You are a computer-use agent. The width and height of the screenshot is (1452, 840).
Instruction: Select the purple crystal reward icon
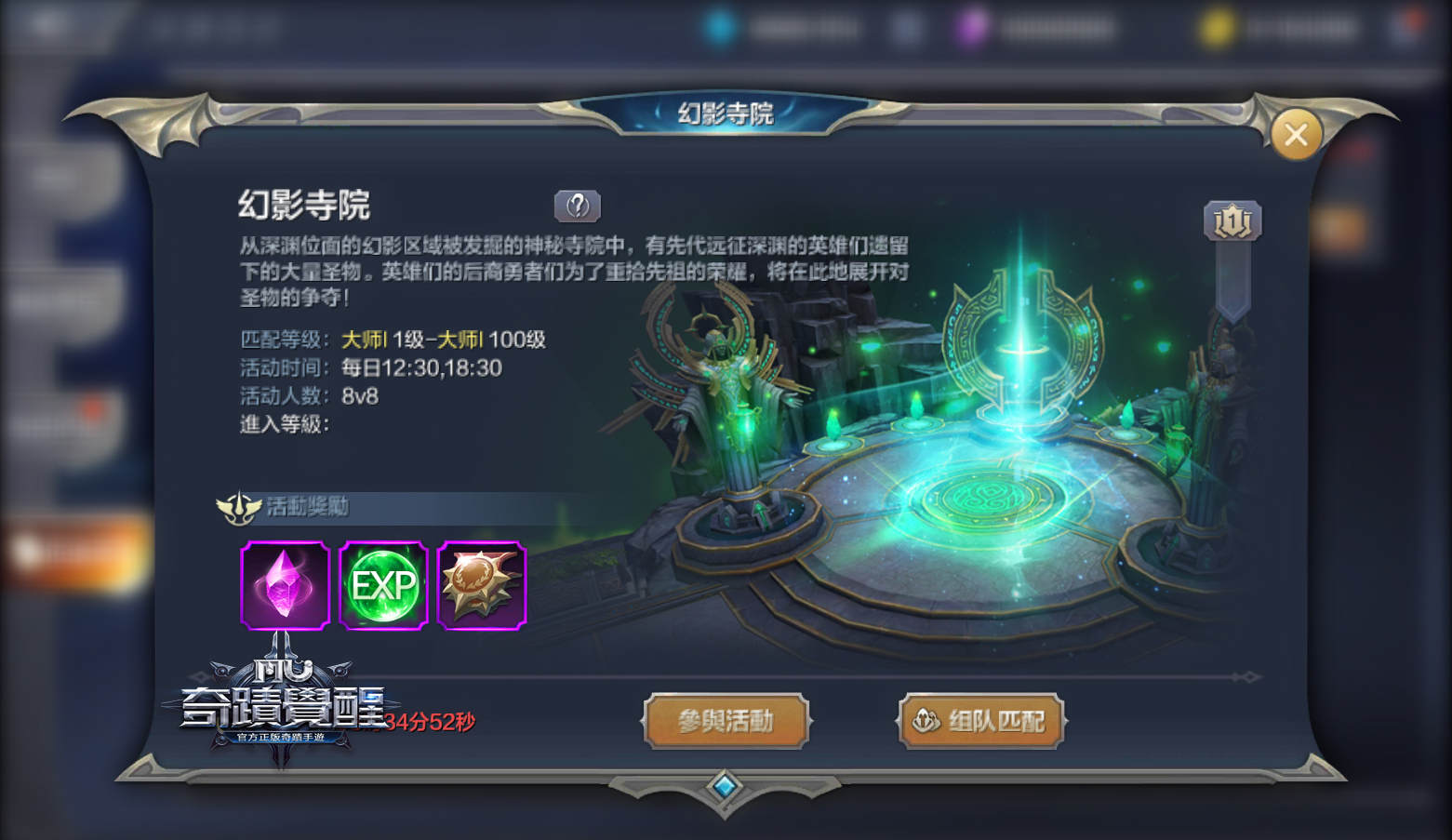coord(285,584)
